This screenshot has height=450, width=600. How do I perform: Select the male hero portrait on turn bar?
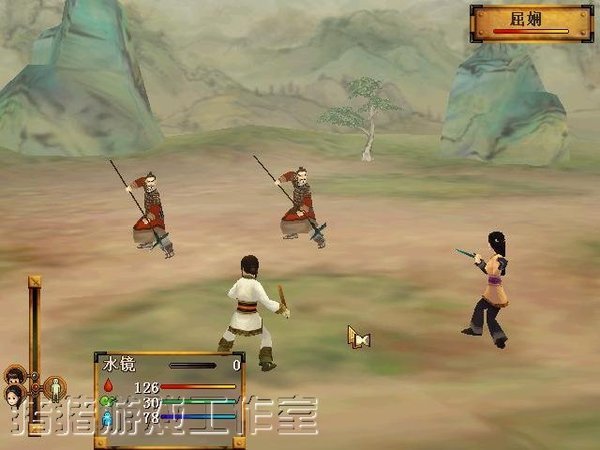14,376
